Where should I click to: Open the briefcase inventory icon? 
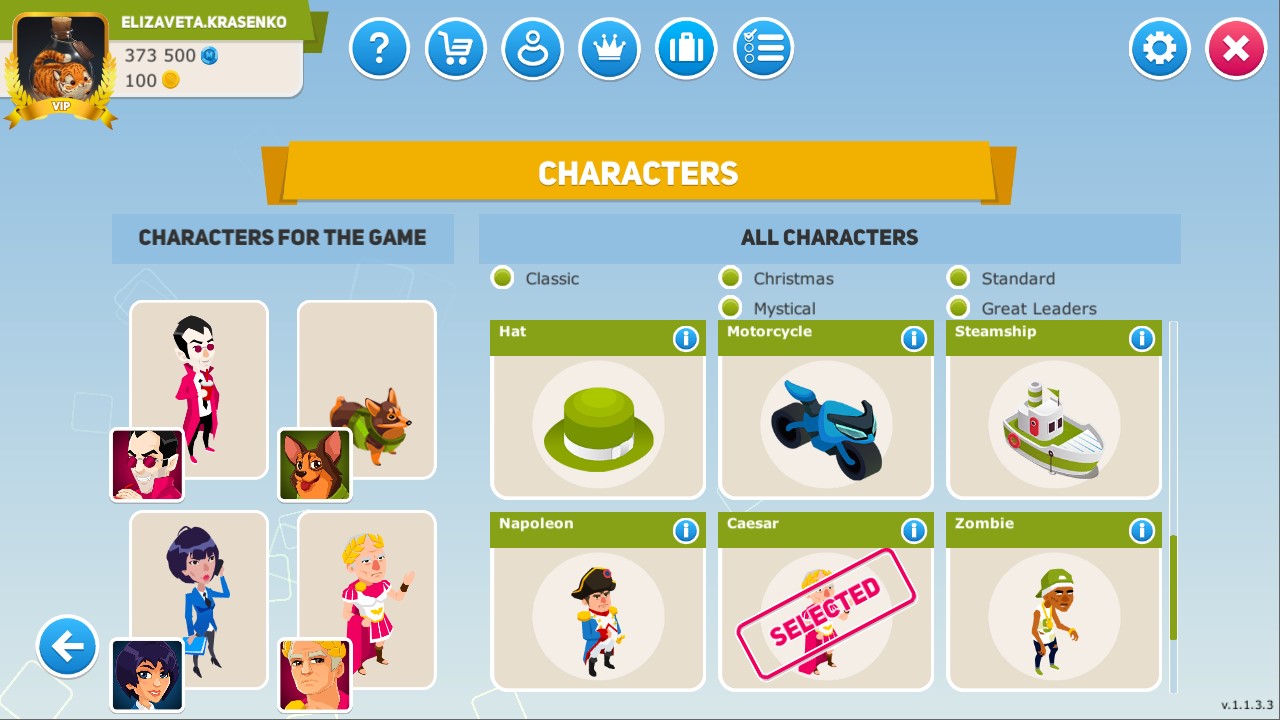pyautogui.click(x=686, y=48)
